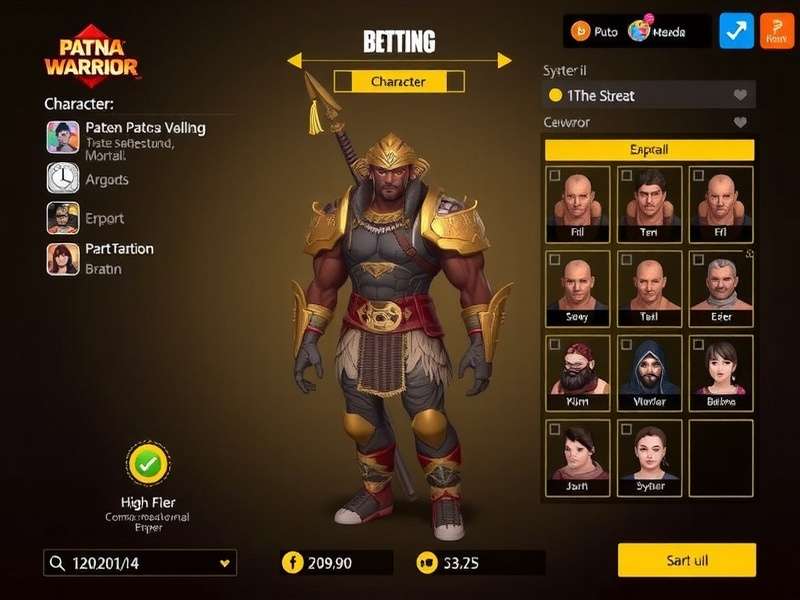Click the yellow Sart uil button

point(686,560)
